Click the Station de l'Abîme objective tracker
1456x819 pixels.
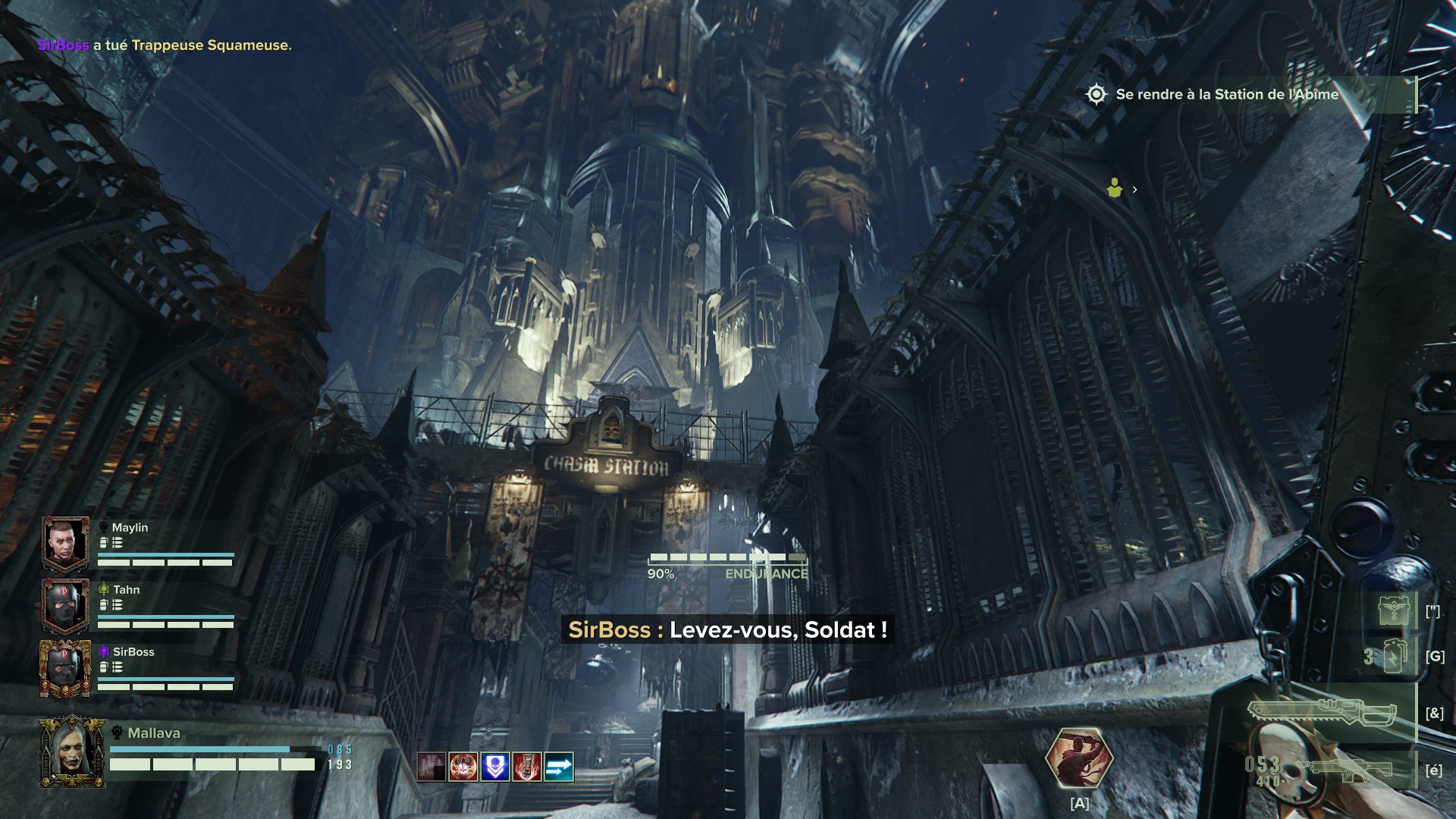(1226, 95)
